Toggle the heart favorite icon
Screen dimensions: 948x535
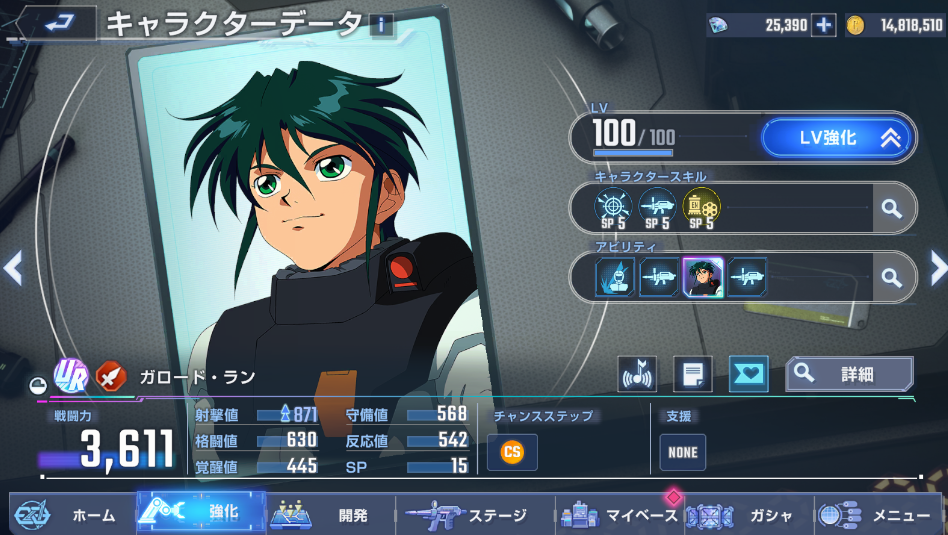pyautogui.click(x=748, y=374)
